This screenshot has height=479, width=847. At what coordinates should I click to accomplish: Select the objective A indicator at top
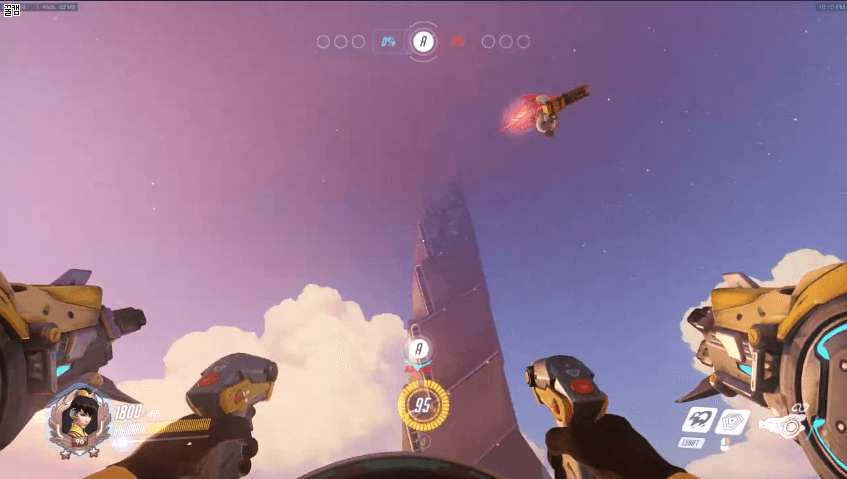click(424, 41)
